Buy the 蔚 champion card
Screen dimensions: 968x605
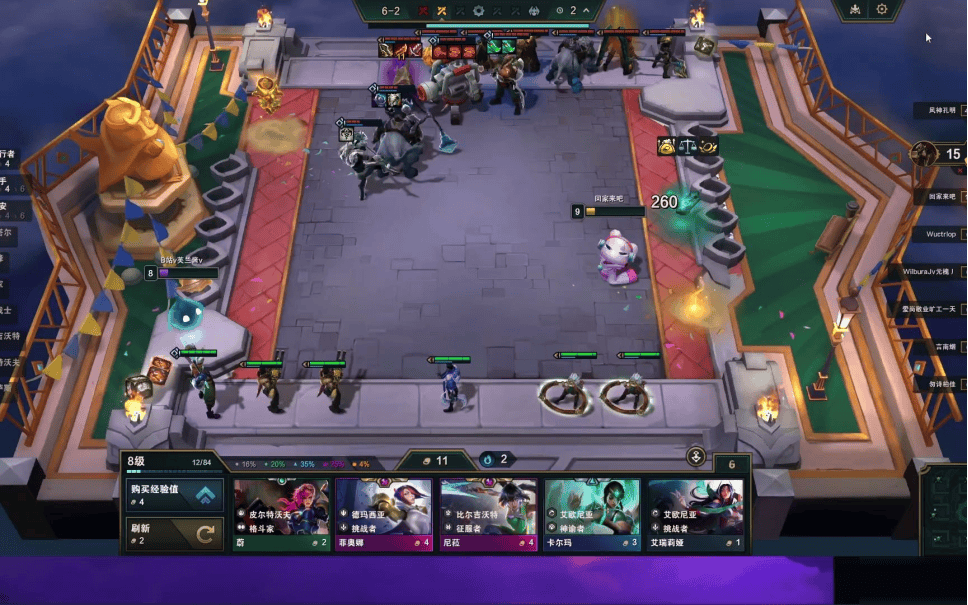pos(281,514)
